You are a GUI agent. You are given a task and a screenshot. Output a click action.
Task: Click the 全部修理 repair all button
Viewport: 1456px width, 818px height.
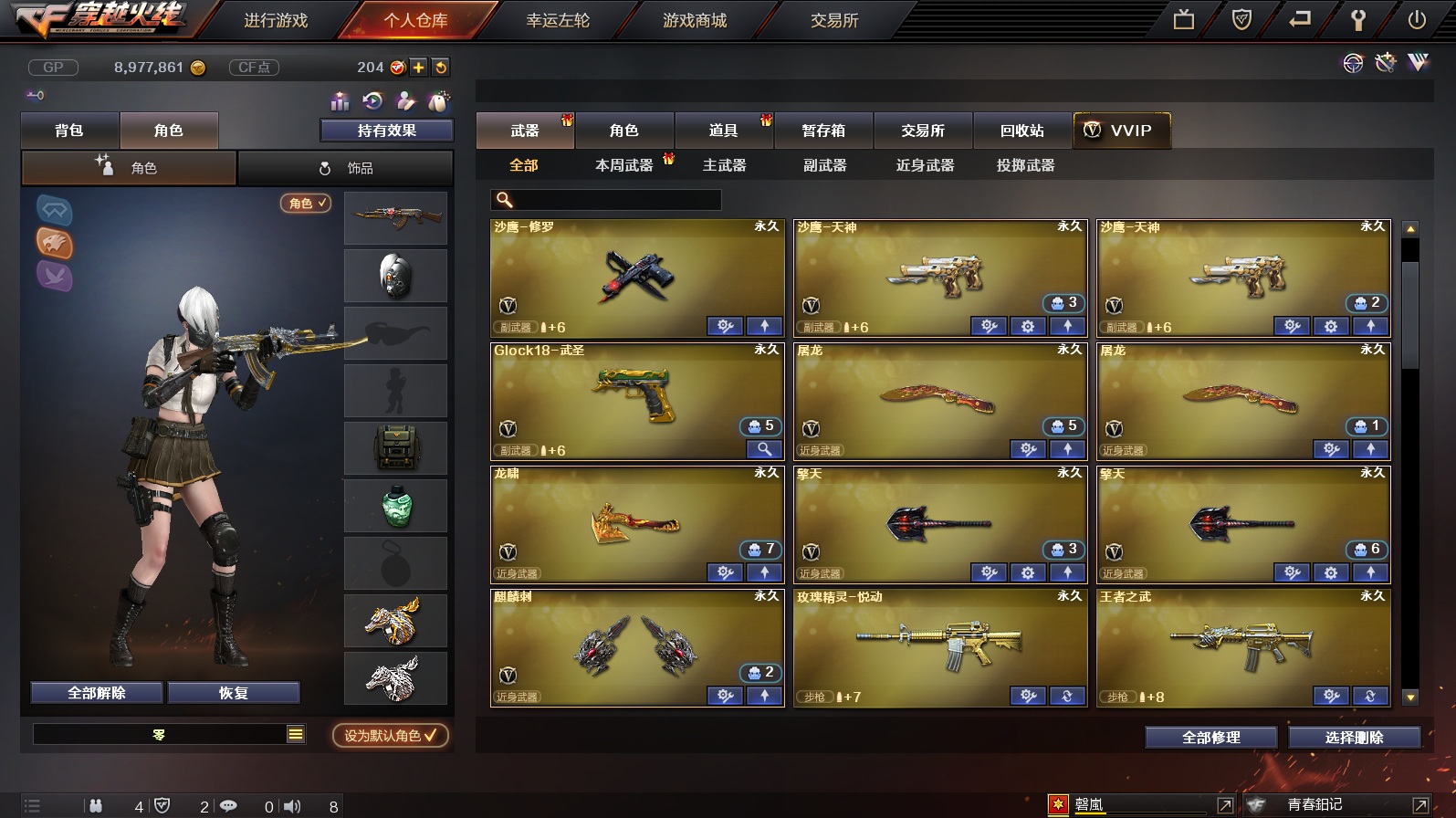click(1210, 738)
